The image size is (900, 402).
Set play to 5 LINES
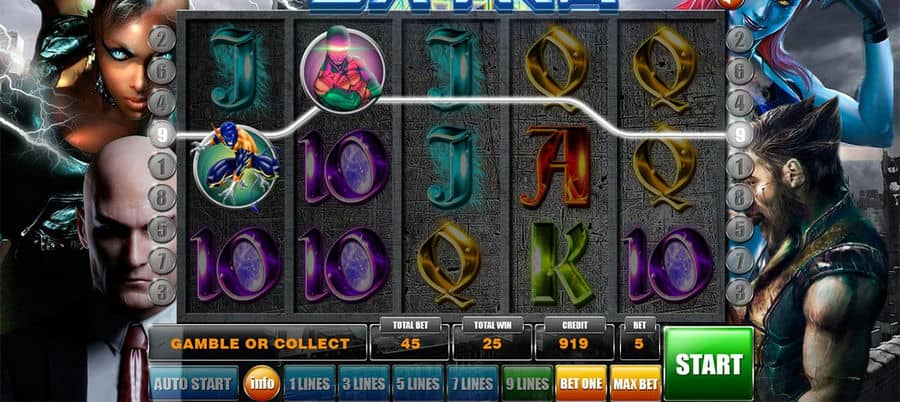pos(417,383)
